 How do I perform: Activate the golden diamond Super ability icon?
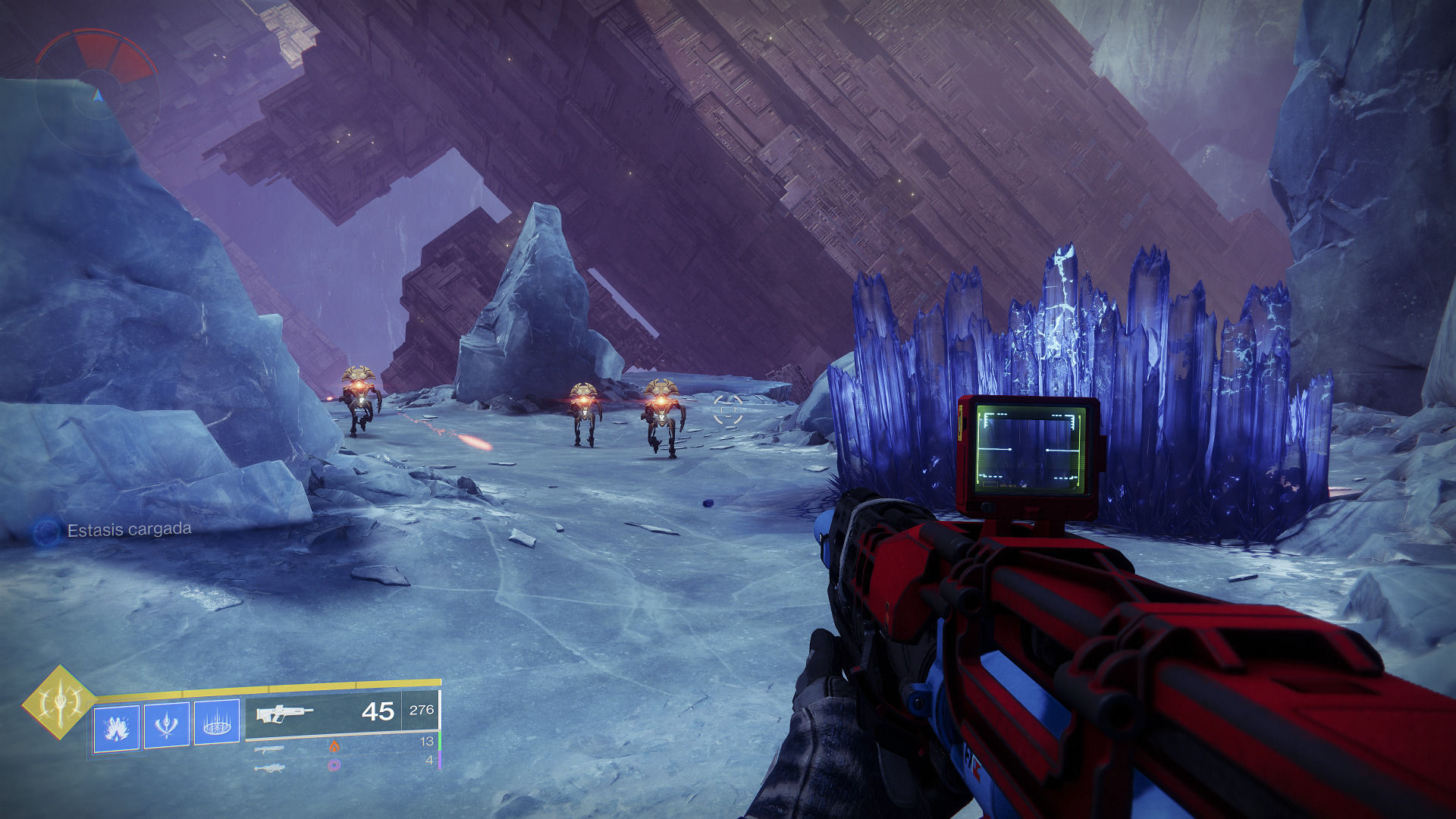coord(59,702)
